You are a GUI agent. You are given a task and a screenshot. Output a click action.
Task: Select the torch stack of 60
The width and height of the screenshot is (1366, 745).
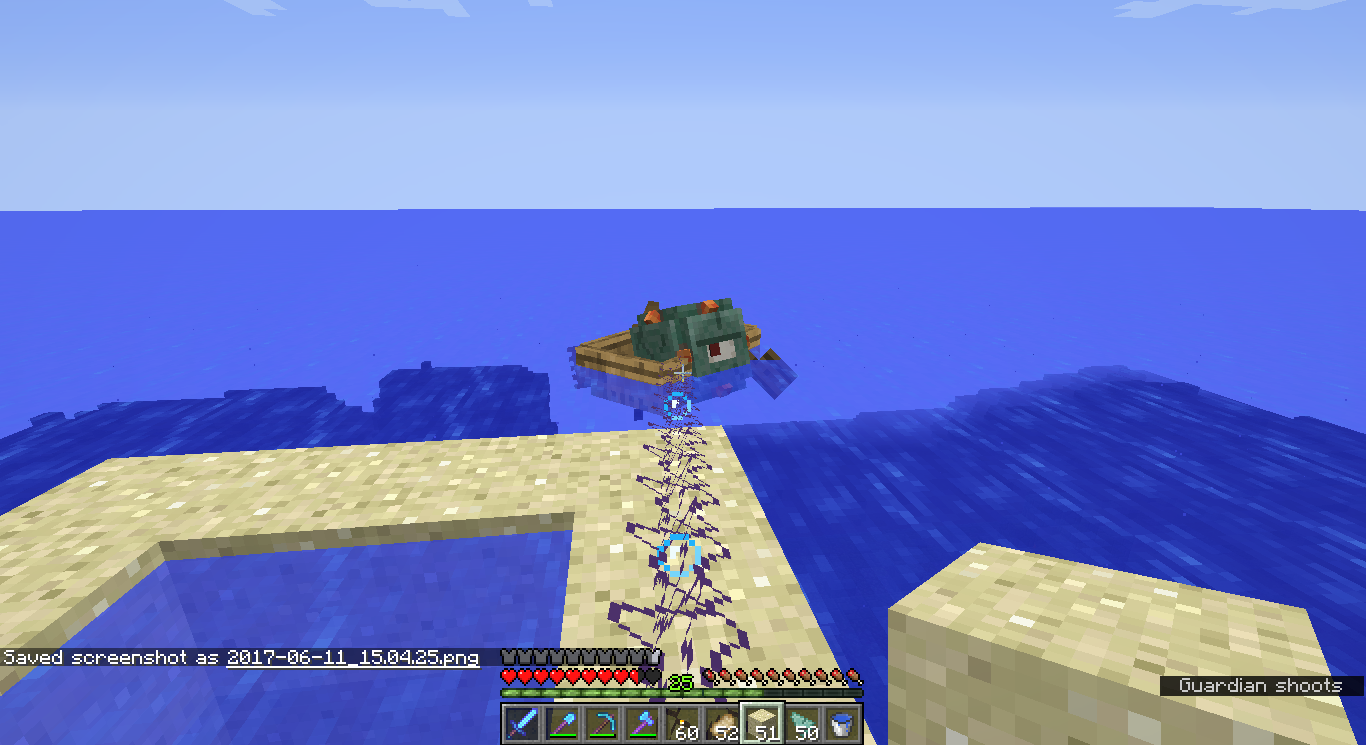681,723
